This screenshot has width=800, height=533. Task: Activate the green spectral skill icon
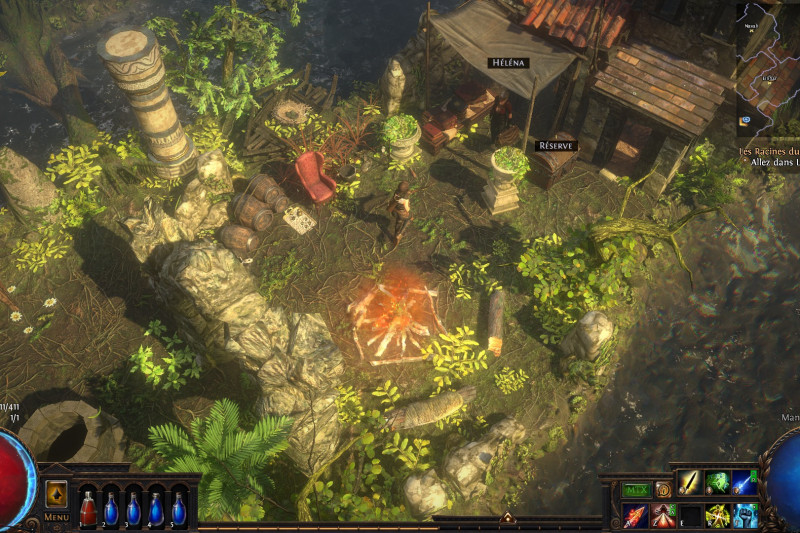pyautogui.click(x=717, y=483)
